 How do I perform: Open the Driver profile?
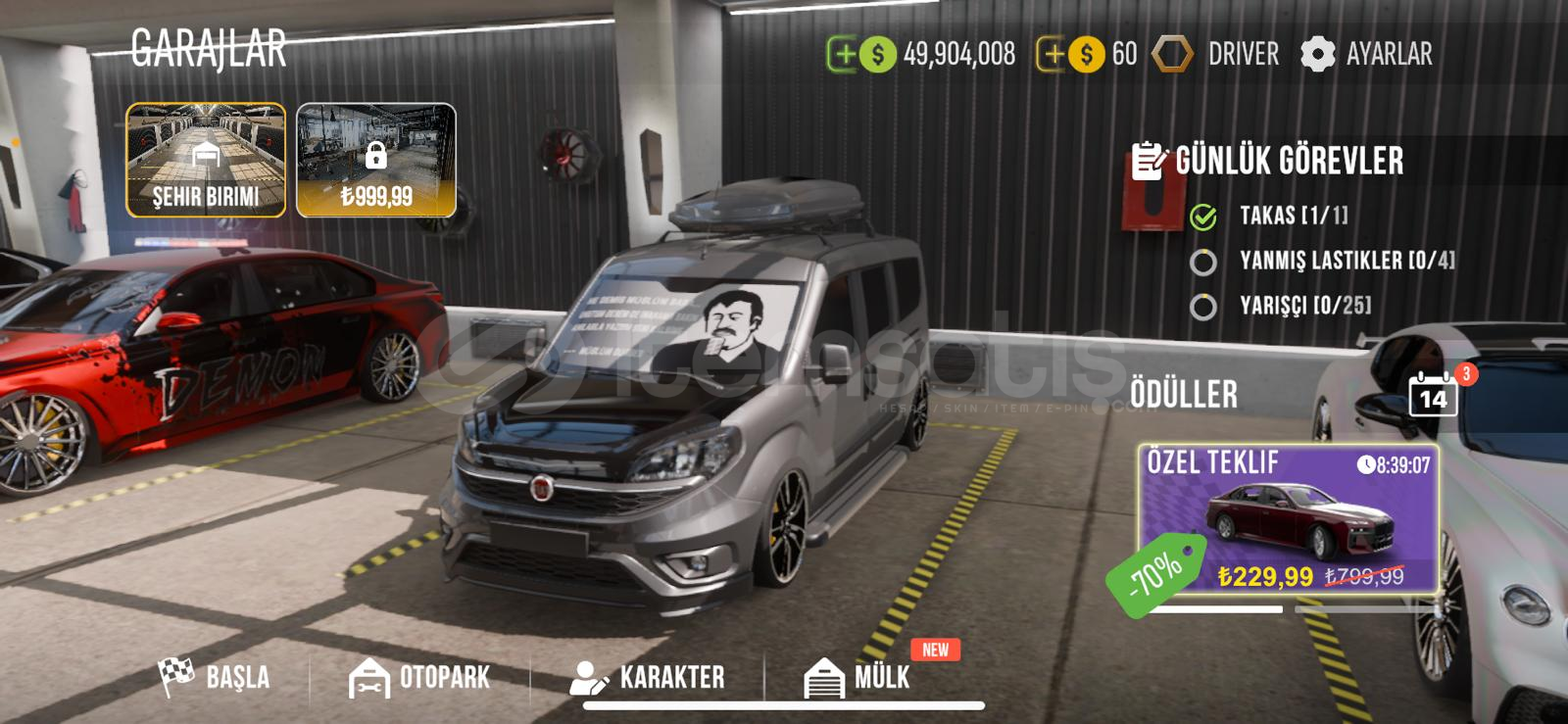1217,54
